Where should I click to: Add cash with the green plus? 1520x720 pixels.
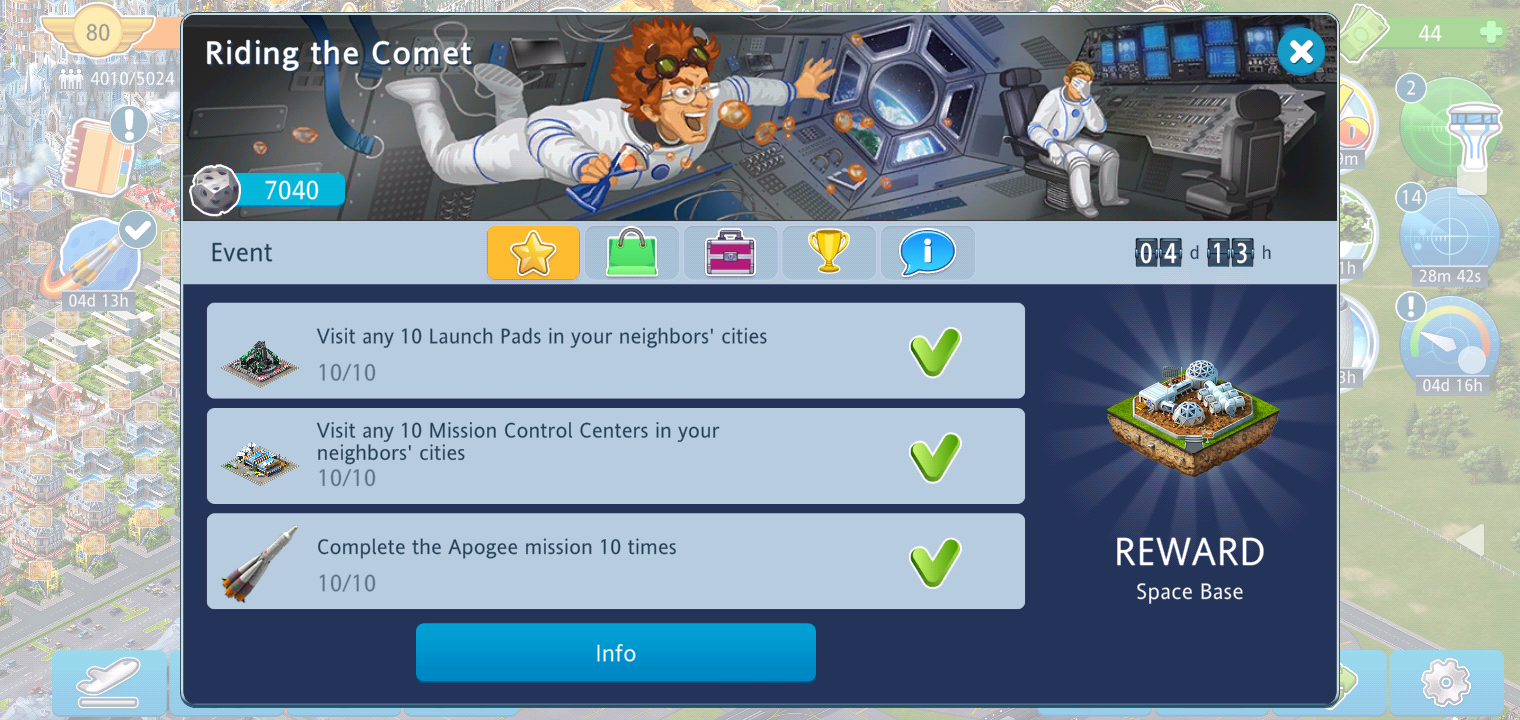[x=1490, y=33]
